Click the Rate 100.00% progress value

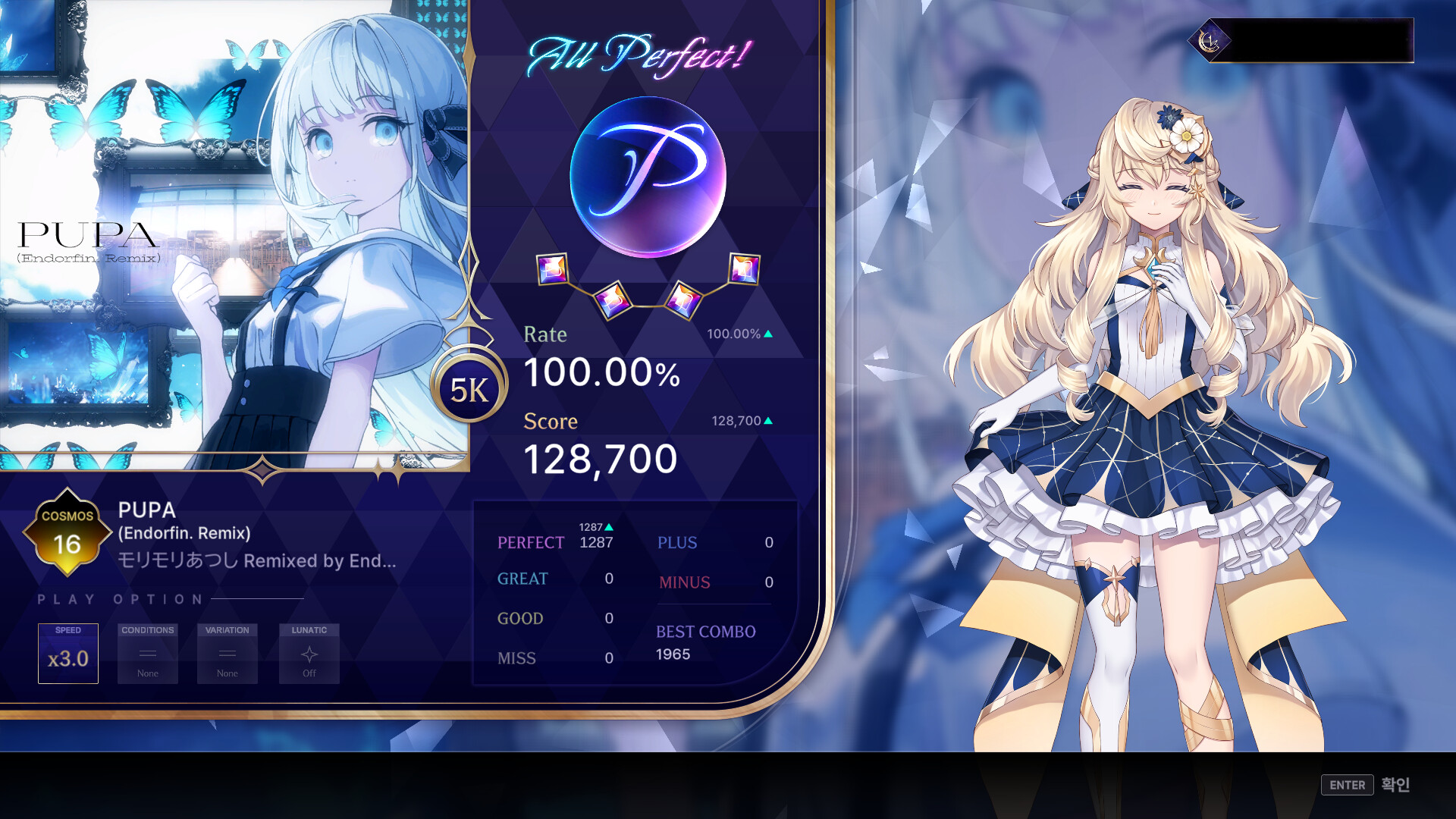601,373
